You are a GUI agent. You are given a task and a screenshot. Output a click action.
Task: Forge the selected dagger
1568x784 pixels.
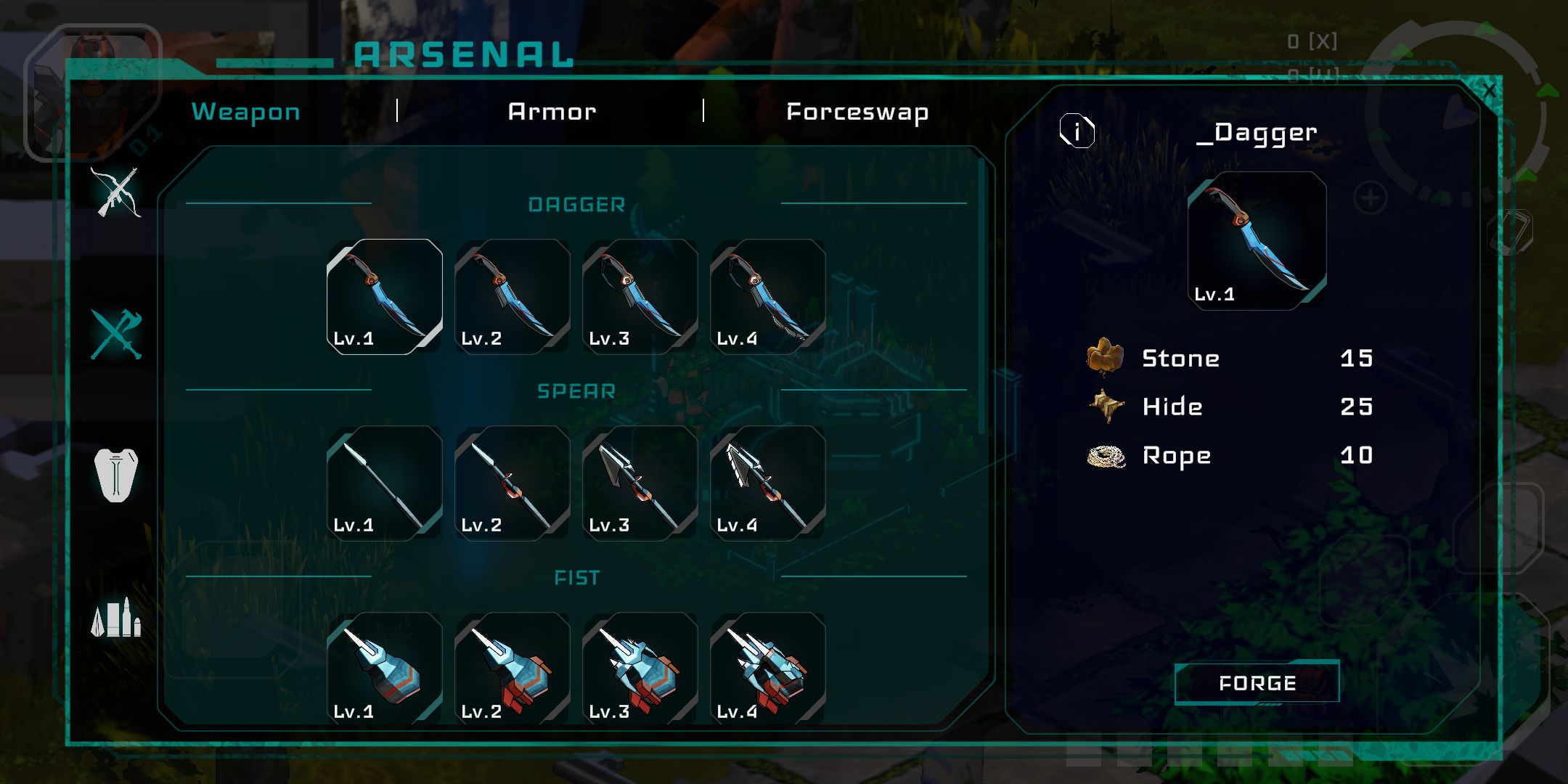[1257, 682]
